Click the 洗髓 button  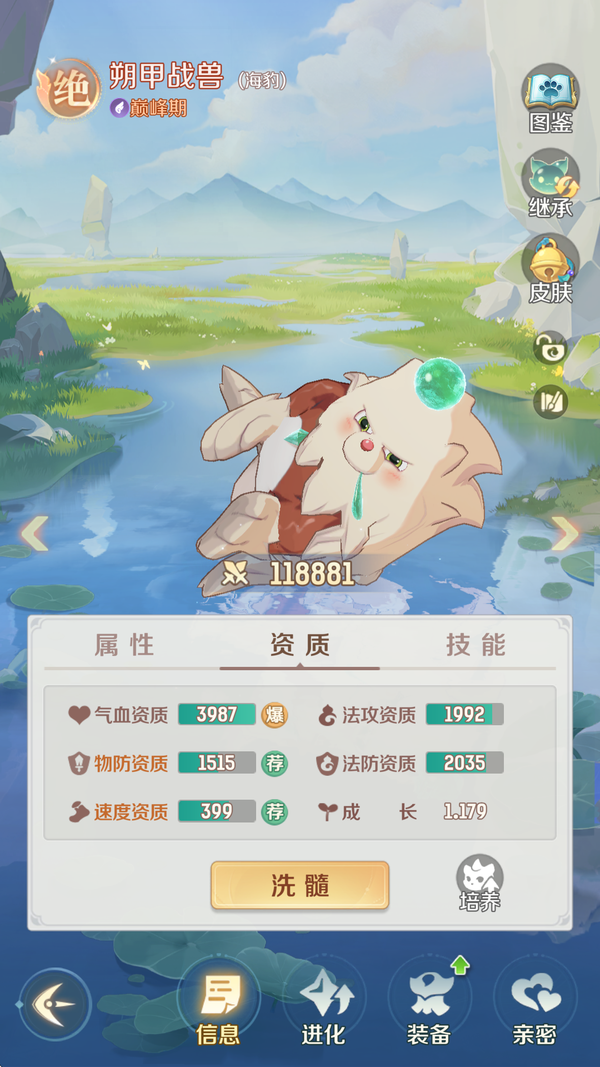299,885
